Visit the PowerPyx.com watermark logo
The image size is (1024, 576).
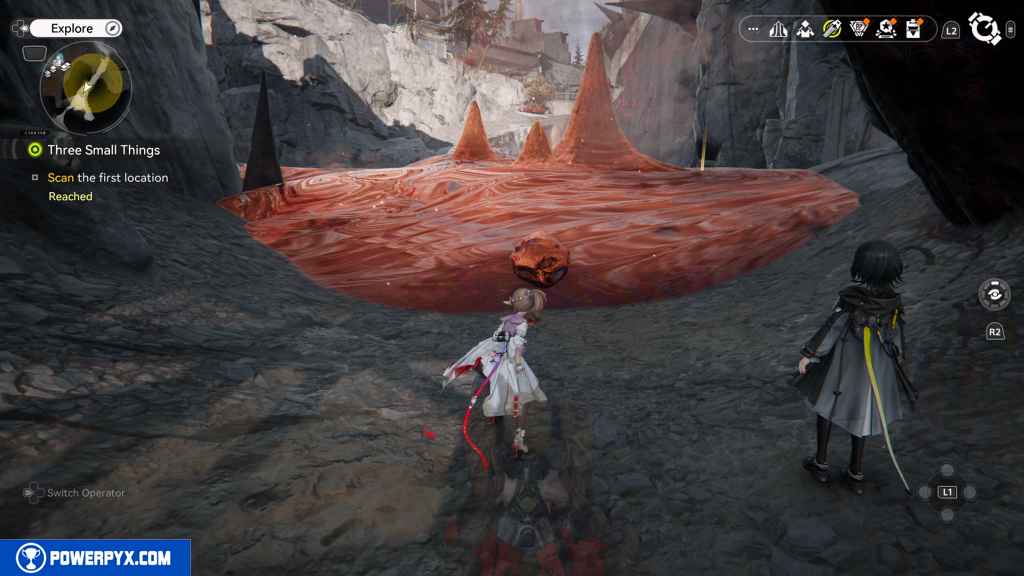click(x=95, y=558)
